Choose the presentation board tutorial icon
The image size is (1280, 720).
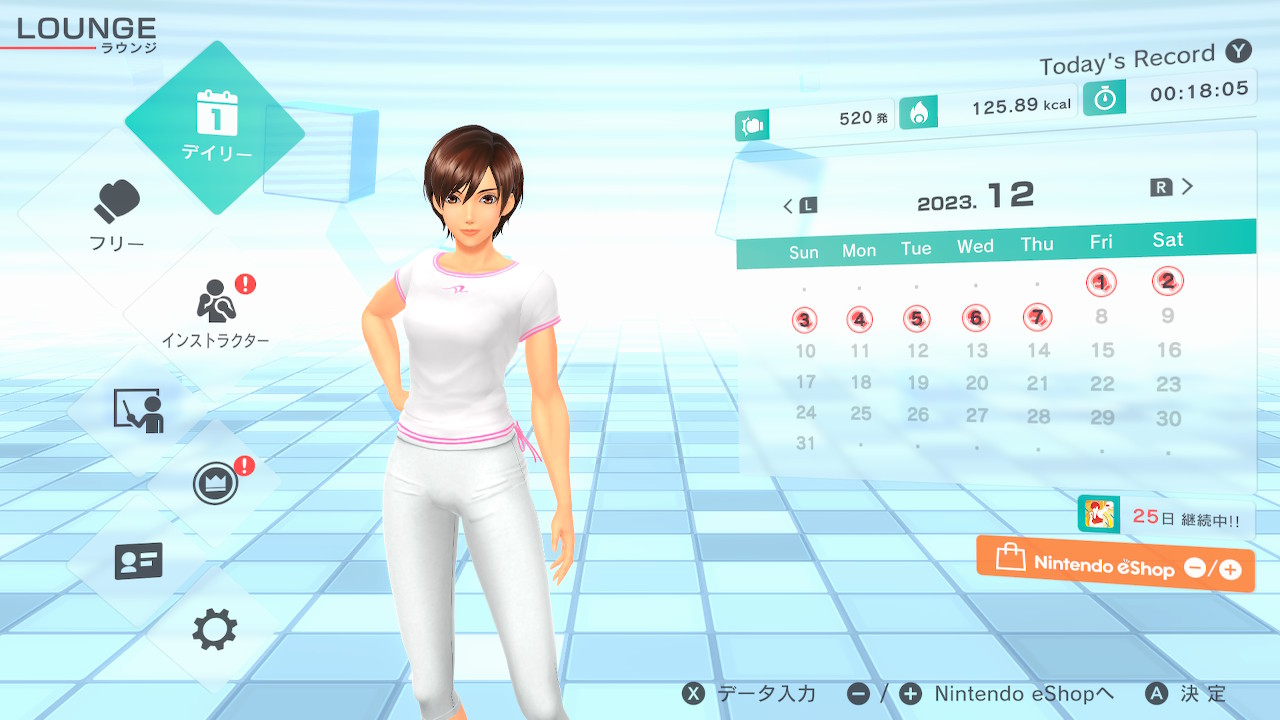point(139,410)
